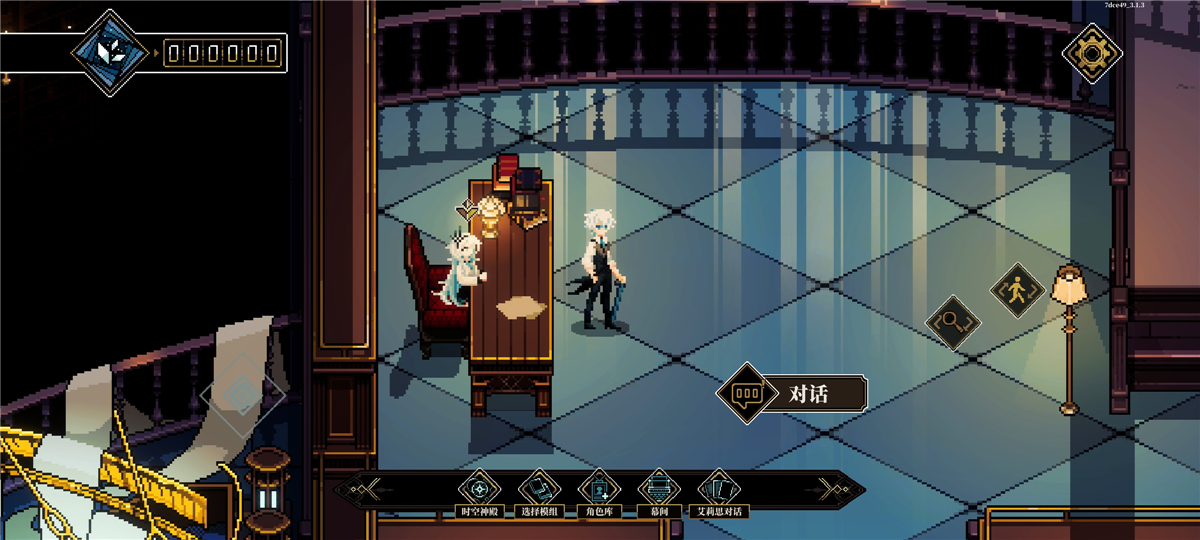
Task: Start the 对话 dialogue prompt
Action: click(791, 393)
